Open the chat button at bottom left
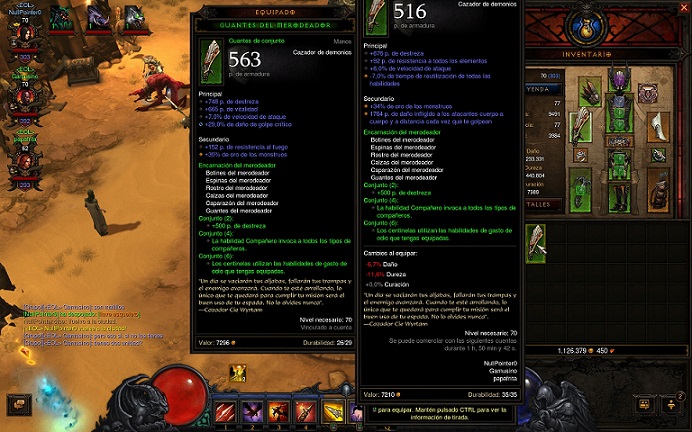 (x=17, y=404)
